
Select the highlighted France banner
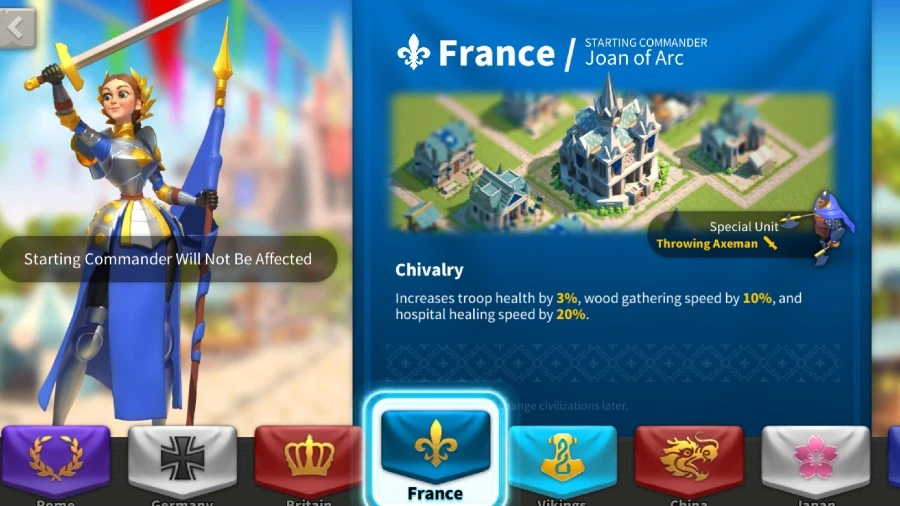435,448
